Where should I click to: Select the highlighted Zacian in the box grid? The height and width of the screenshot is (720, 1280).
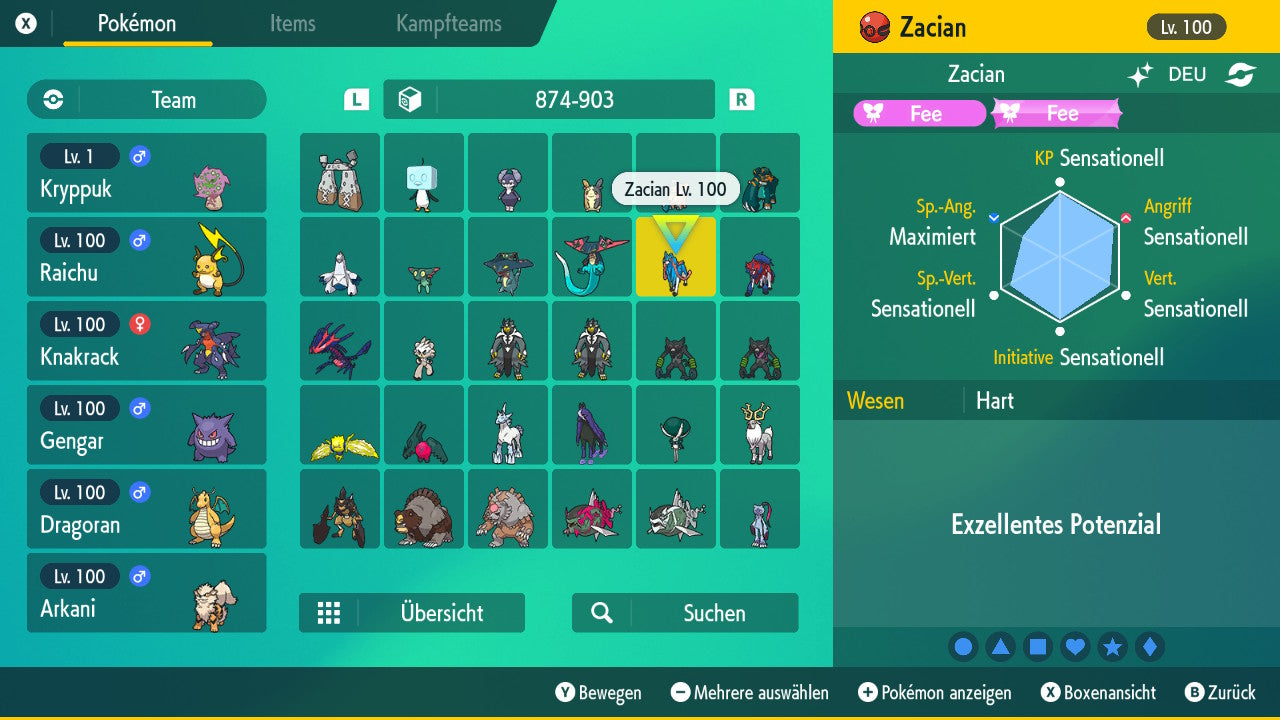coord(675,257)
